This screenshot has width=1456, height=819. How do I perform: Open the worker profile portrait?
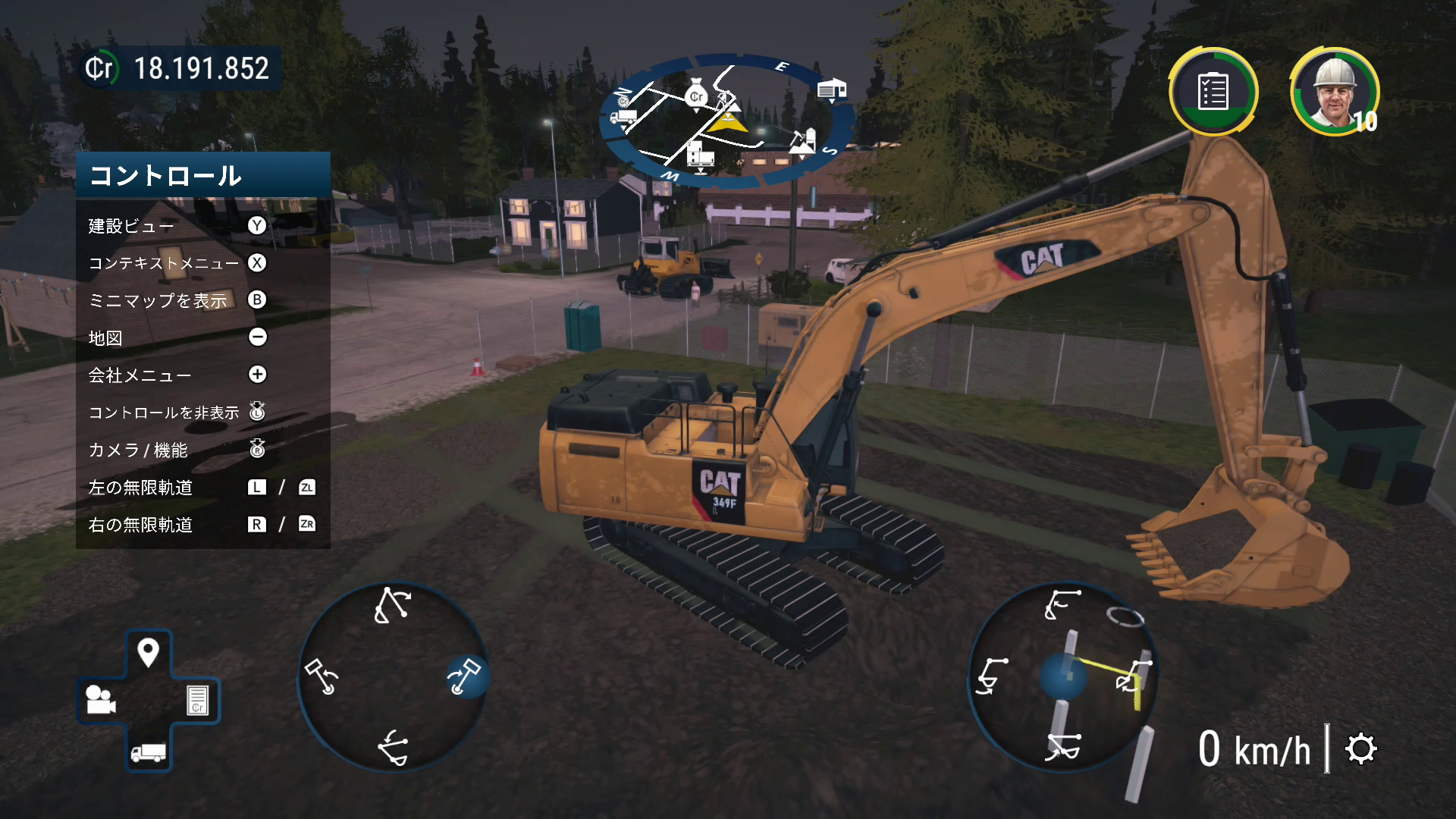1334,93
